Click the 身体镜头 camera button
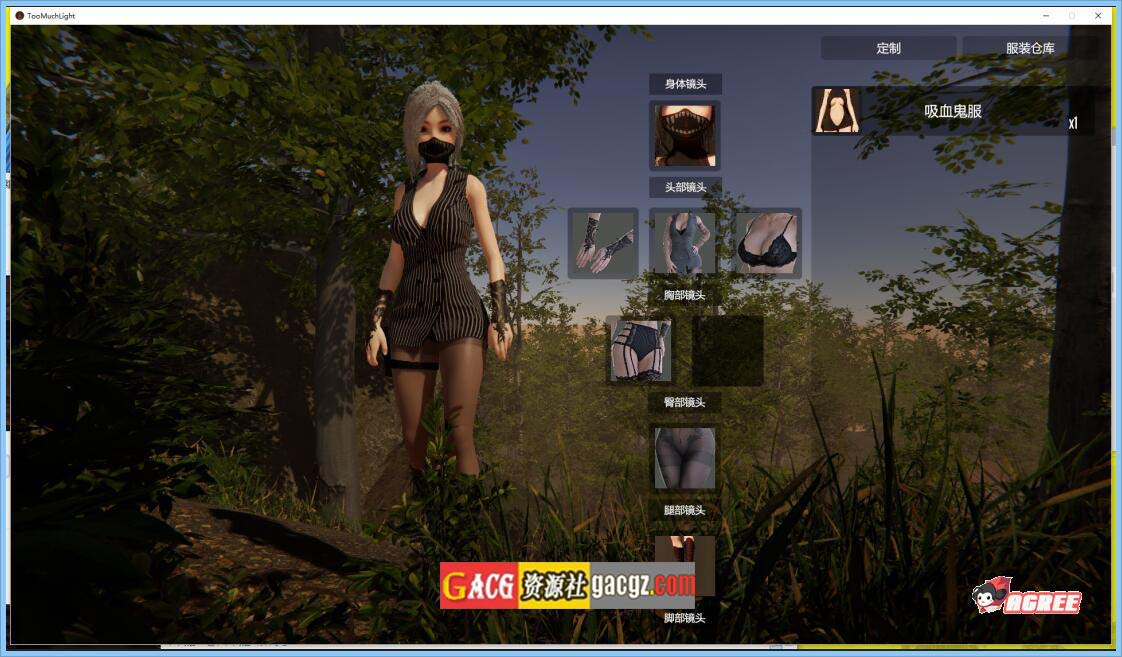Viewport: 1122px width, 657px height. tap(685, 84)
